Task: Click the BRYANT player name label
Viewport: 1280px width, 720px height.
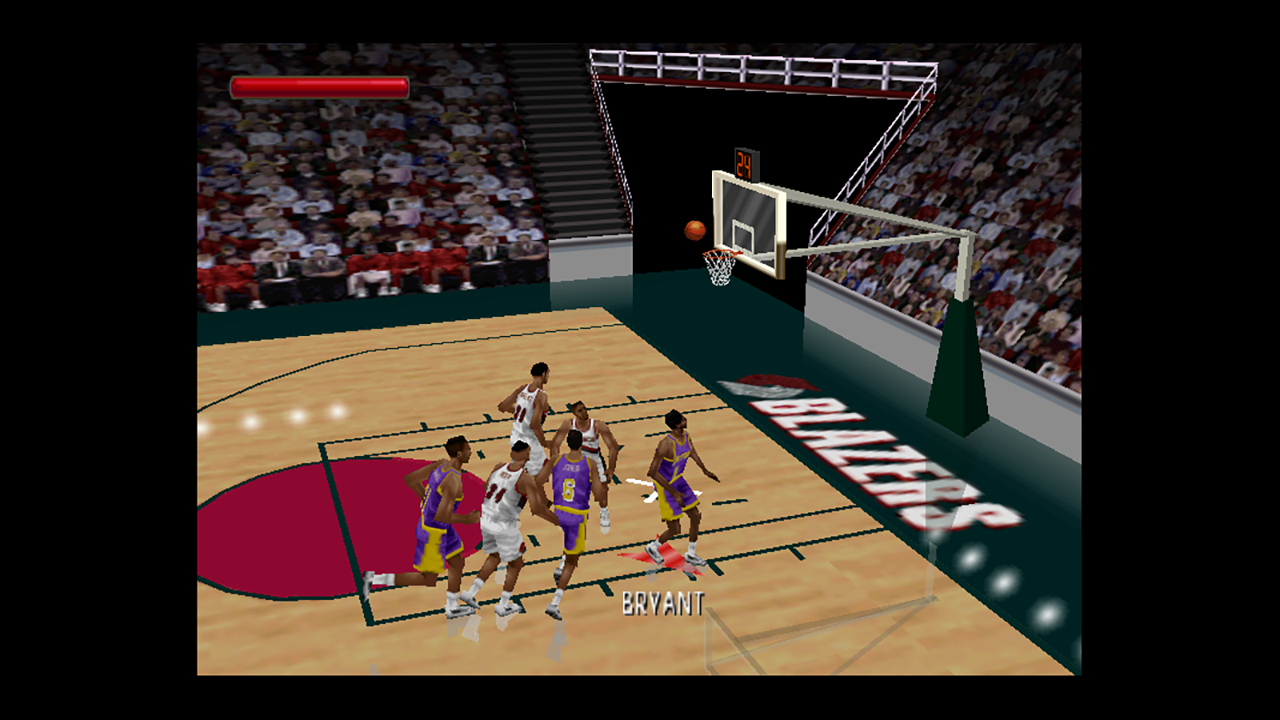Action: pos(662,601)
